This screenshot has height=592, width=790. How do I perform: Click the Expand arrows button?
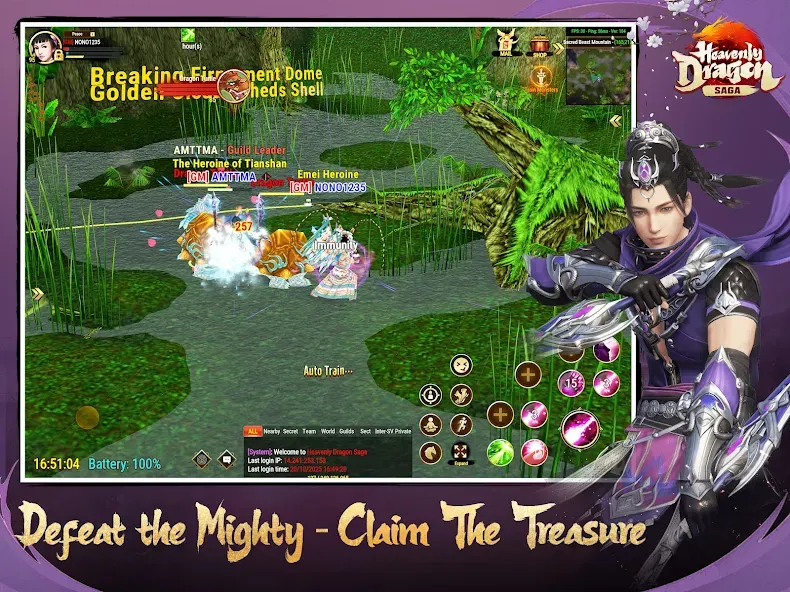[461, 453]
